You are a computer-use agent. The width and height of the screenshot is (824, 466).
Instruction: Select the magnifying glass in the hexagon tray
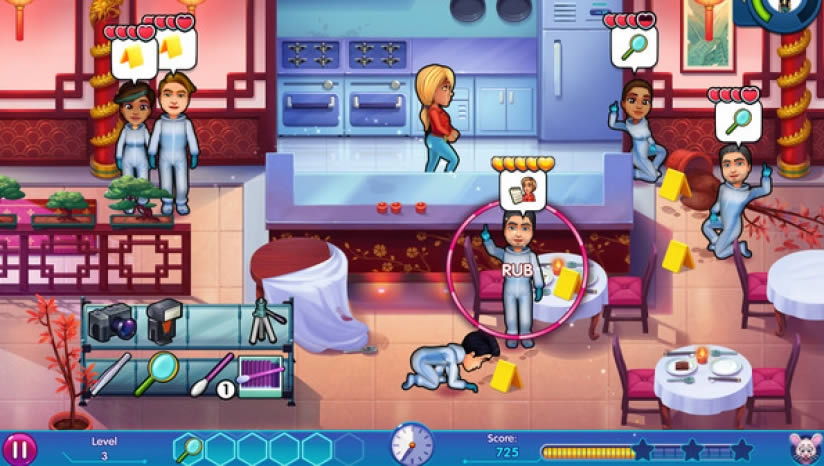click(189, 449)
